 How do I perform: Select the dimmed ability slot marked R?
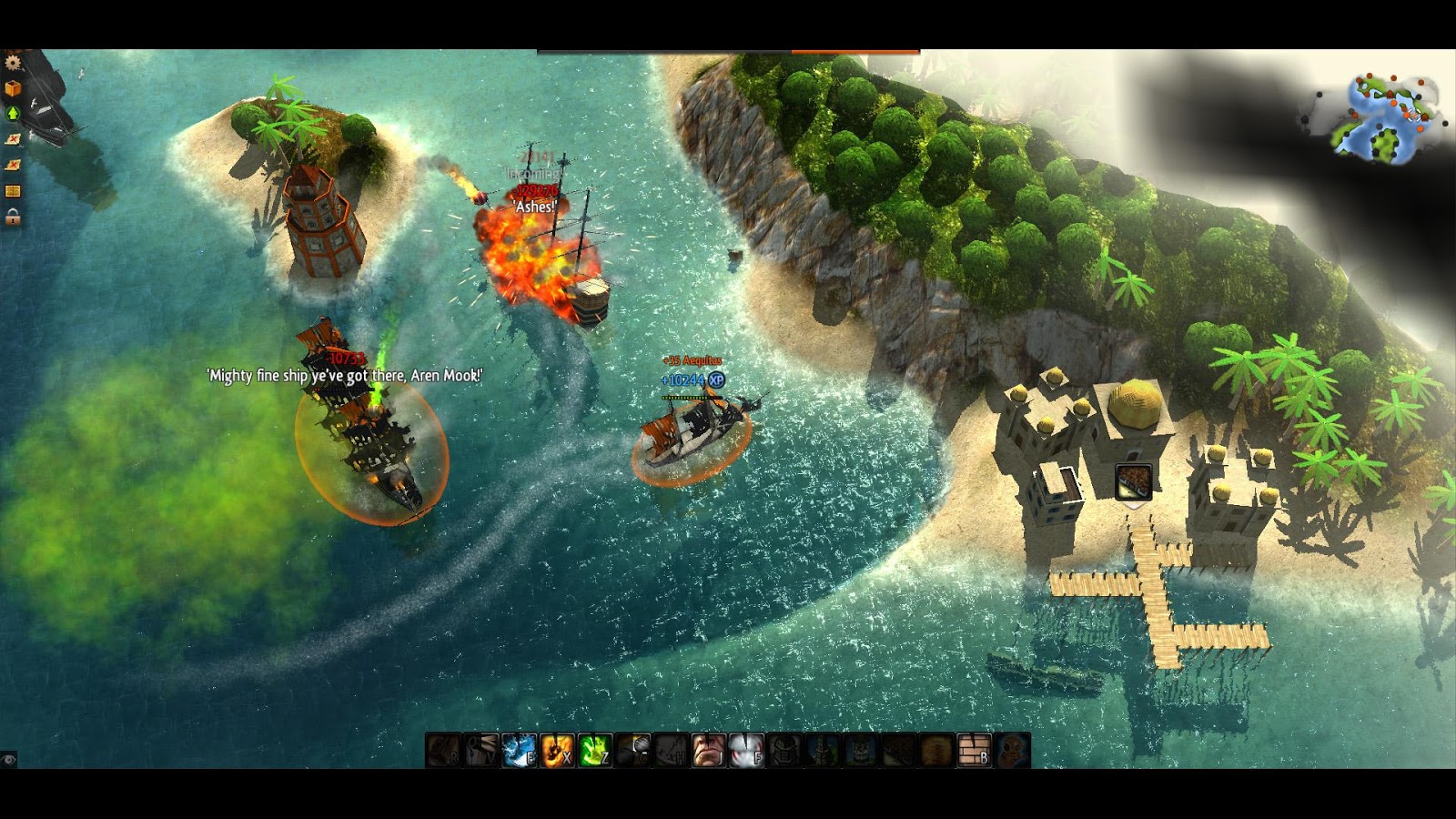[x=444, y=751]
